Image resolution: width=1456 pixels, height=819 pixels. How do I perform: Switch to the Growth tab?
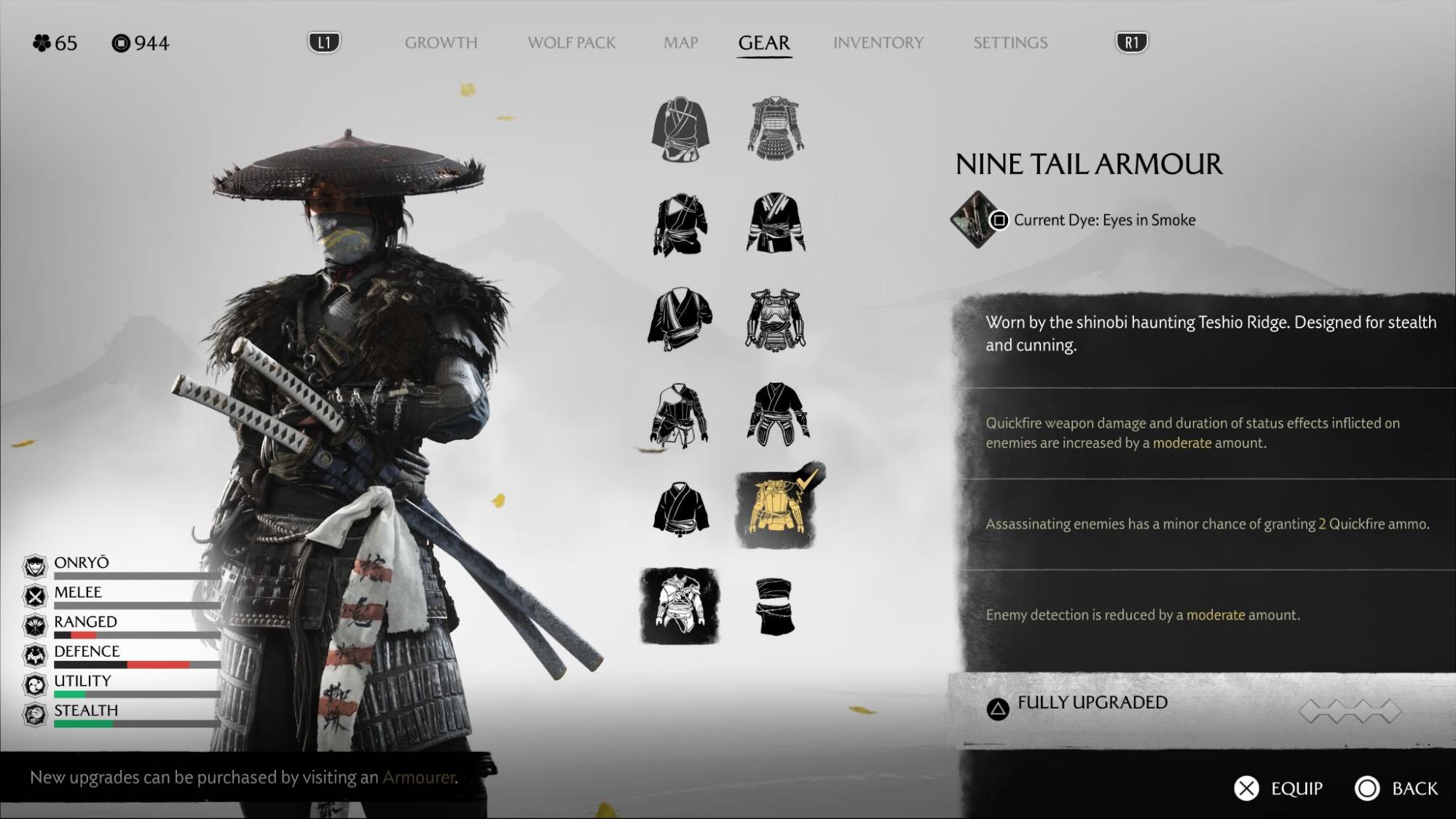[x=441, y=43]
